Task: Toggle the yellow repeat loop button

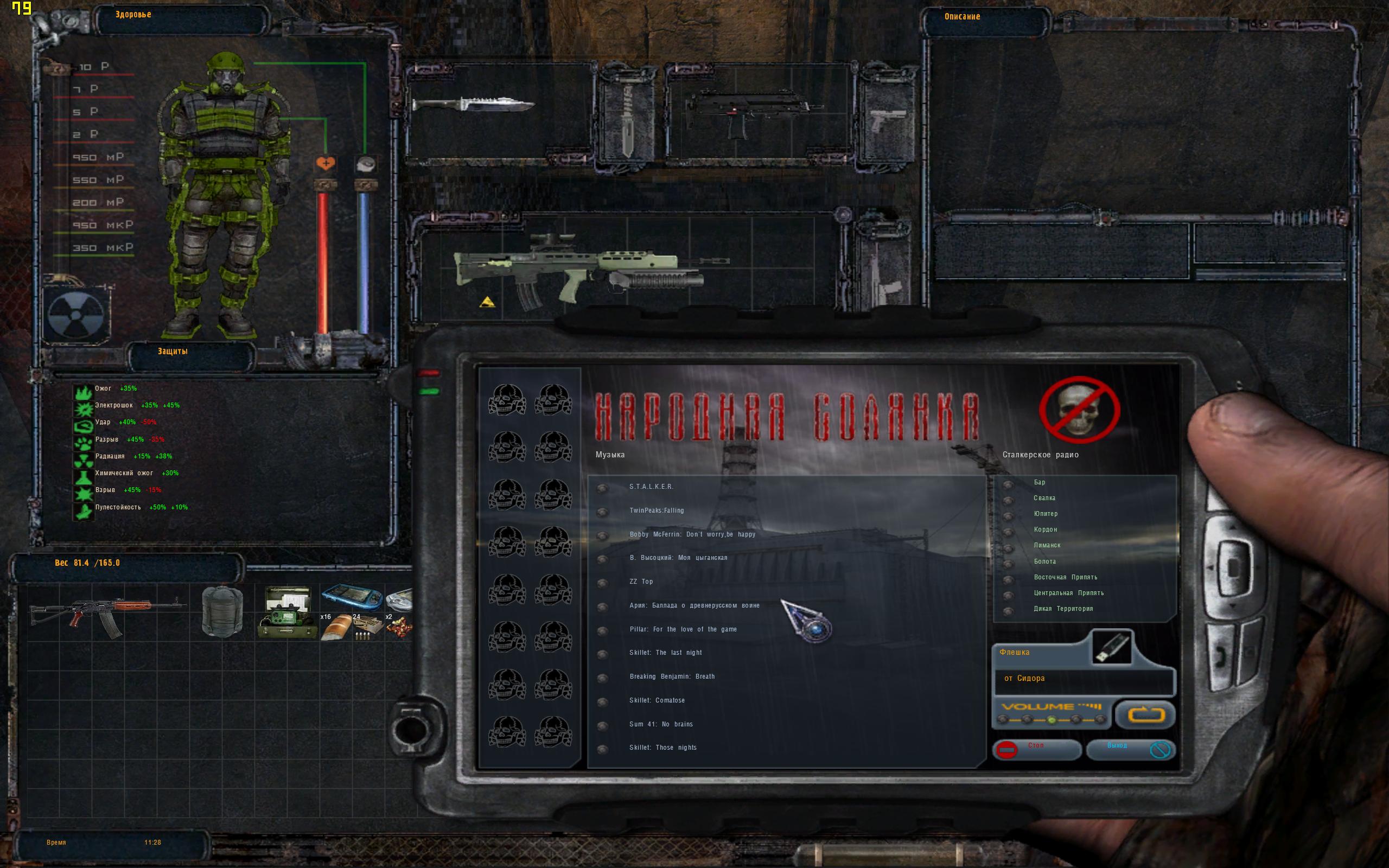Action: pos(1145,714)
